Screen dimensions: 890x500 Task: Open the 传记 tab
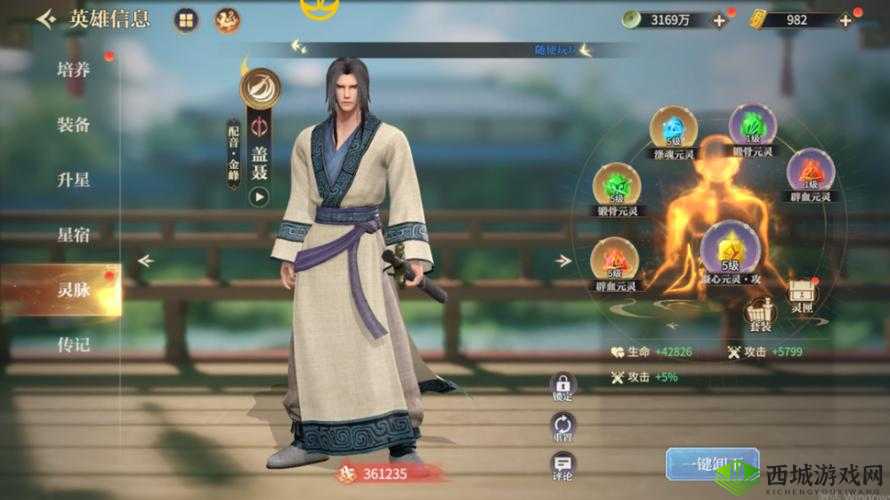click(73, 345)
